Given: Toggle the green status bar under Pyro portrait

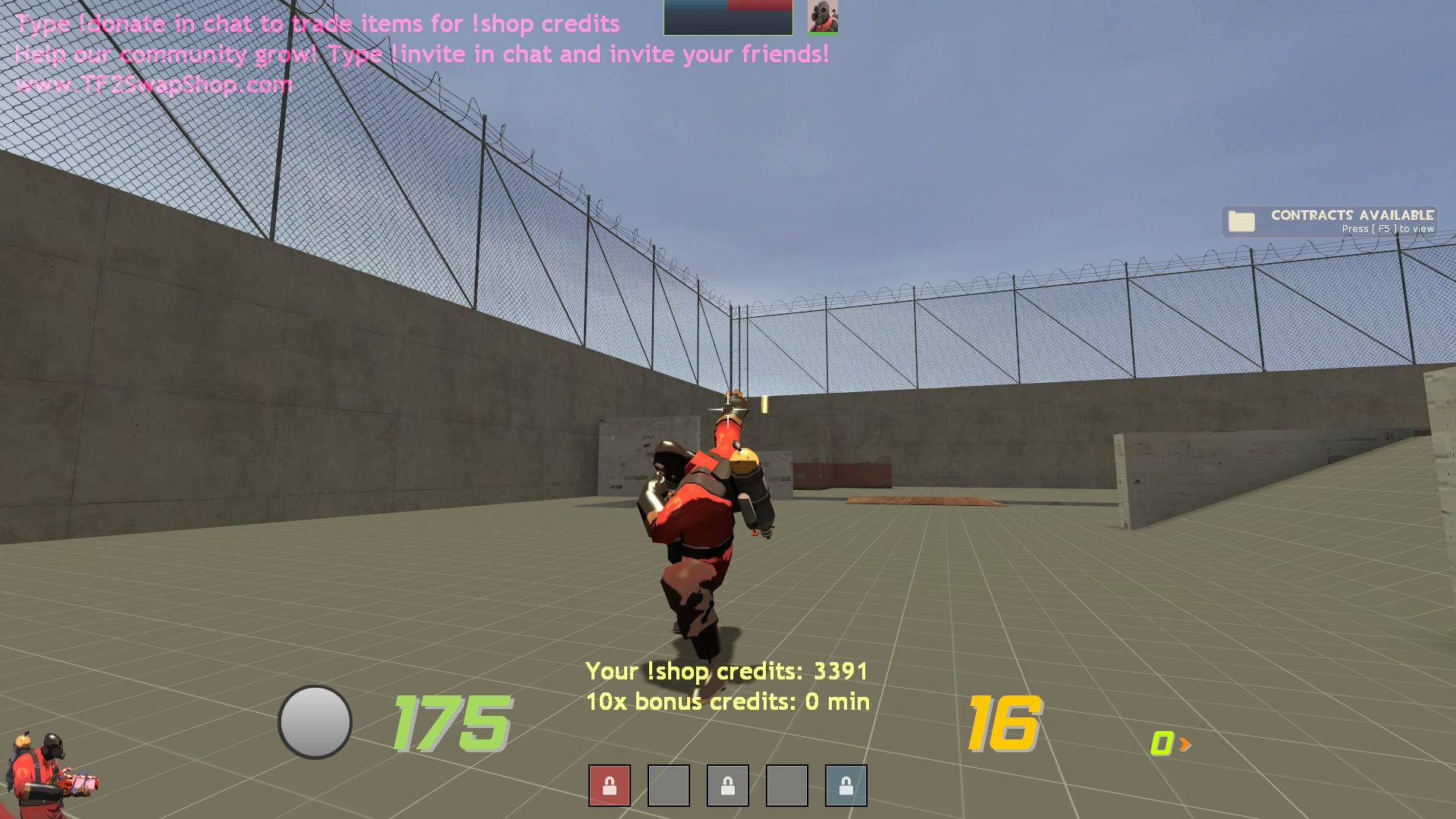Looking at the screenshot, I should 823,32.
